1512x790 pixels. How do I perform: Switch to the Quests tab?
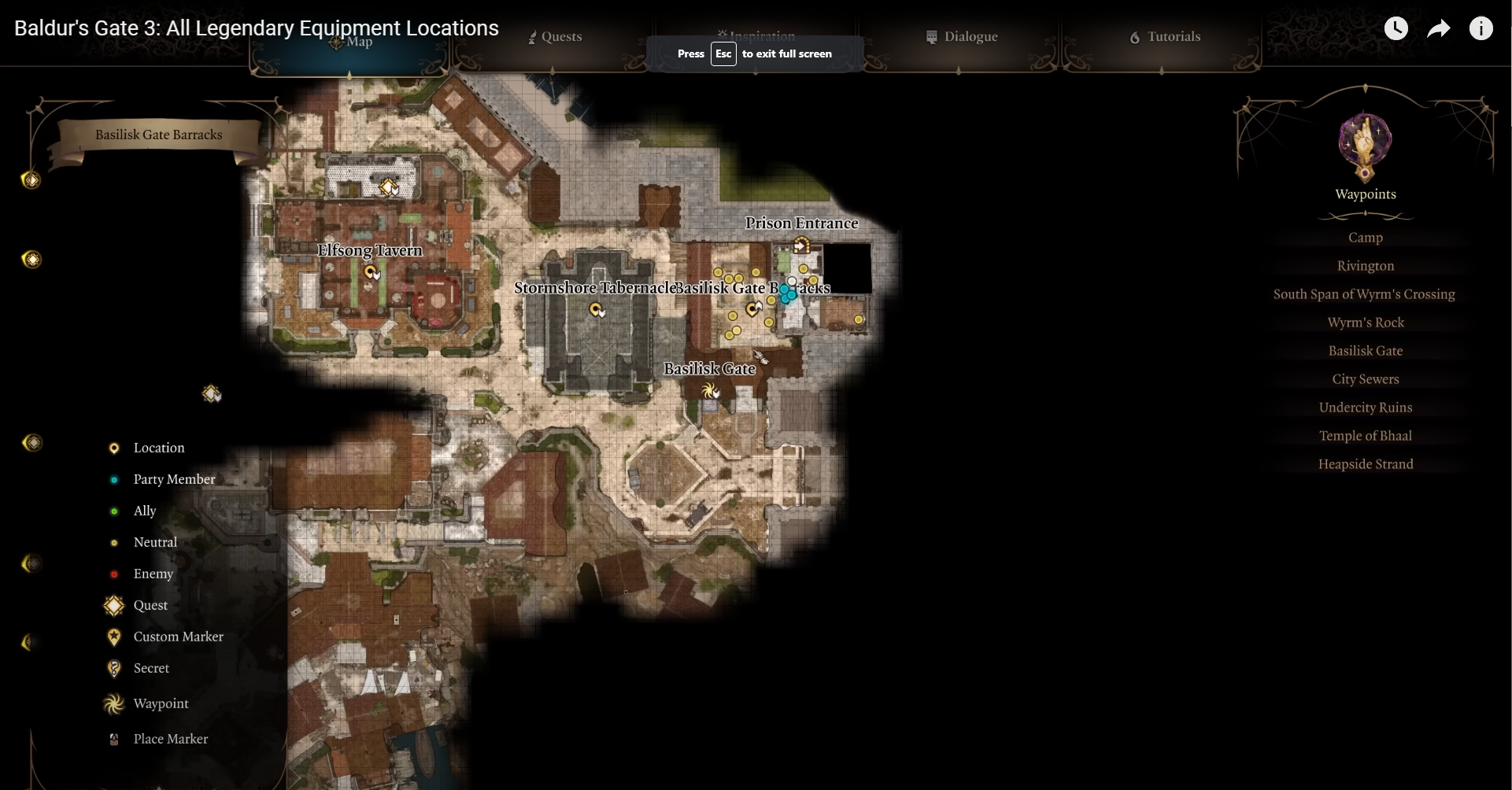click(554, 36)
